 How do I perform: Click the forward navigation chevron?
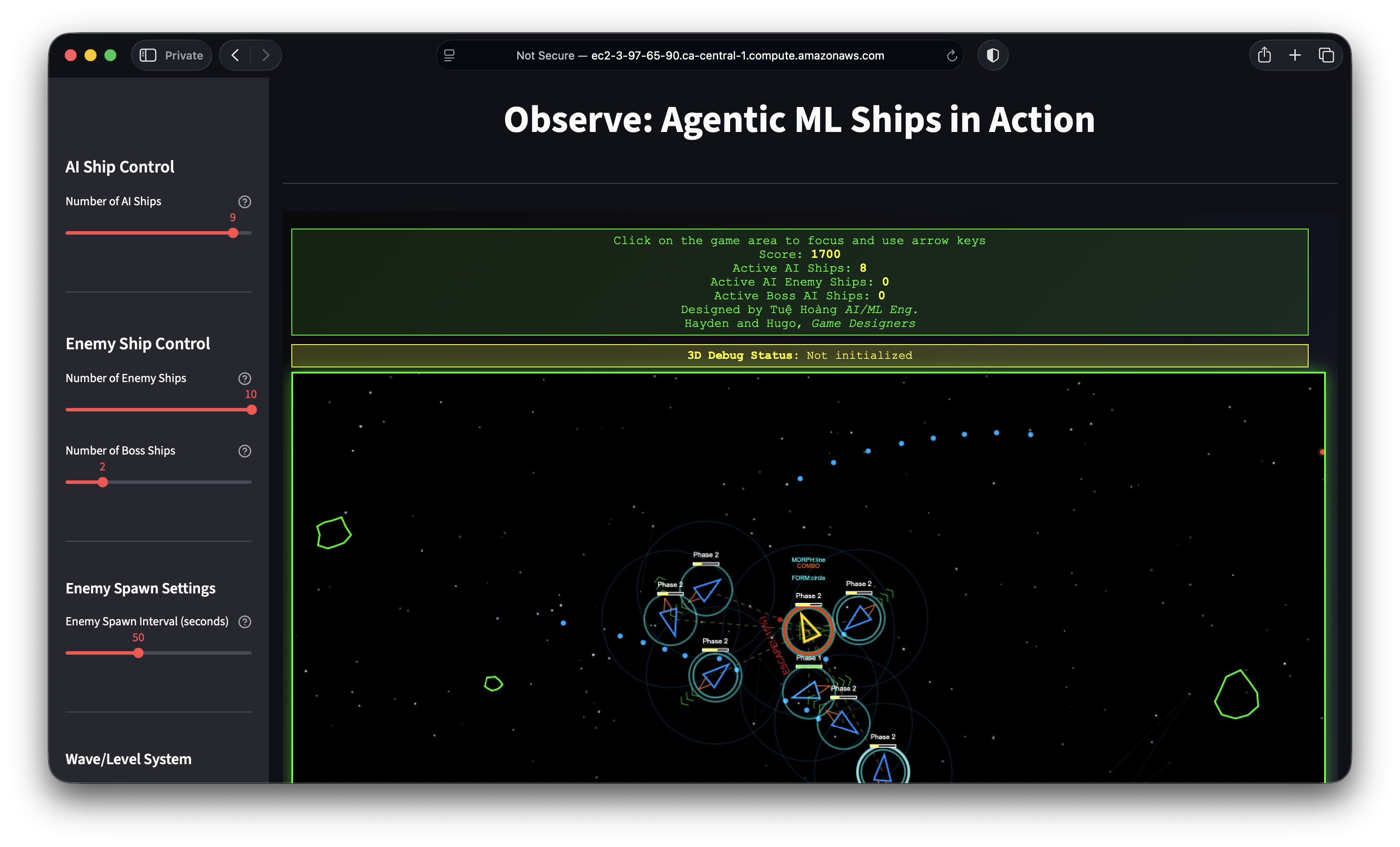tap(266, 55)
